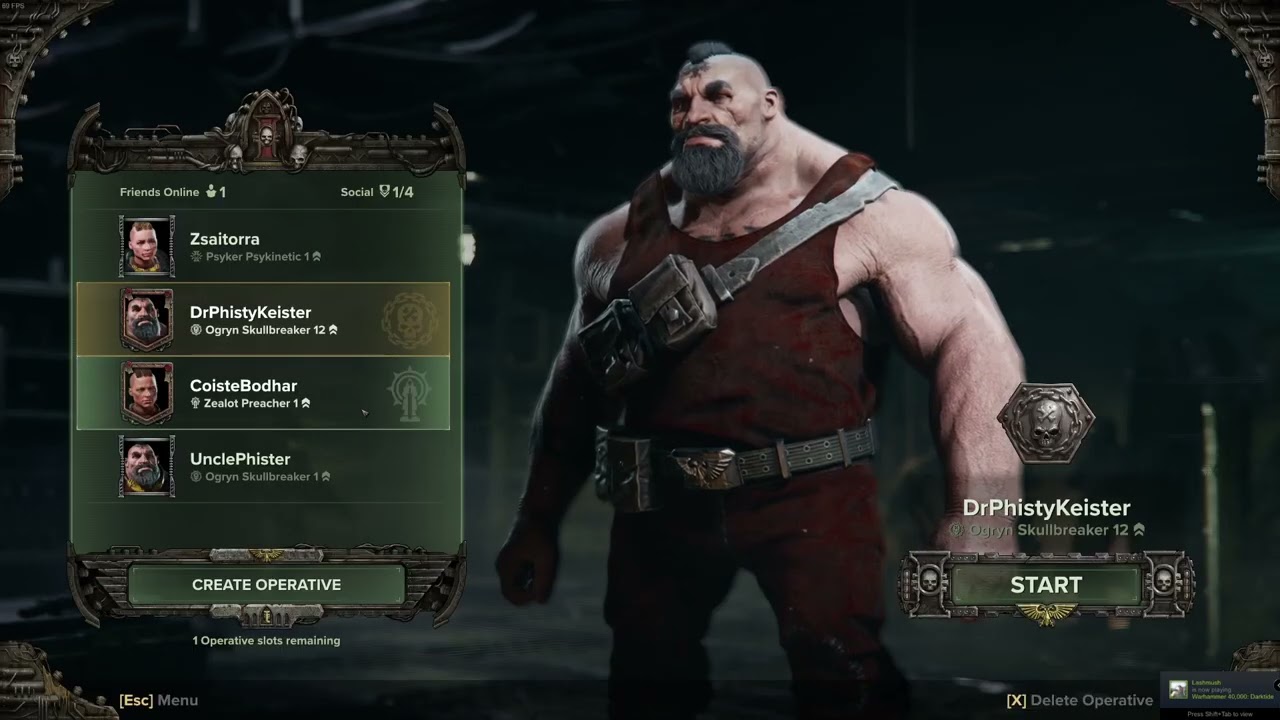Viewport: 1280px width, 720px height.
Task: Pick the UnclePhister Ogryn operative
Action: click(x=263, y=467)
